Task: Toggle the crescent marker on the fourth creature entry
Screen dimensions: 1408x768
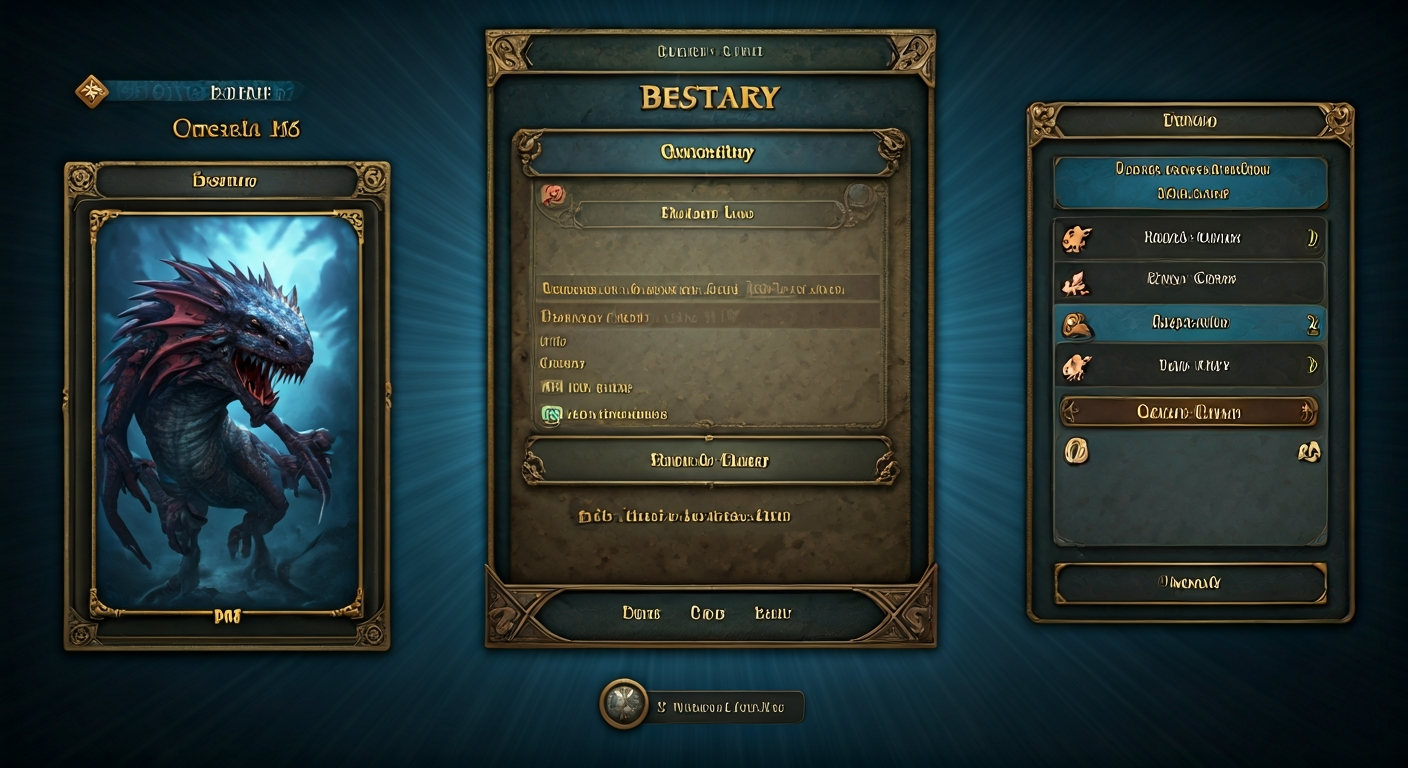Action: point(1310,365)
